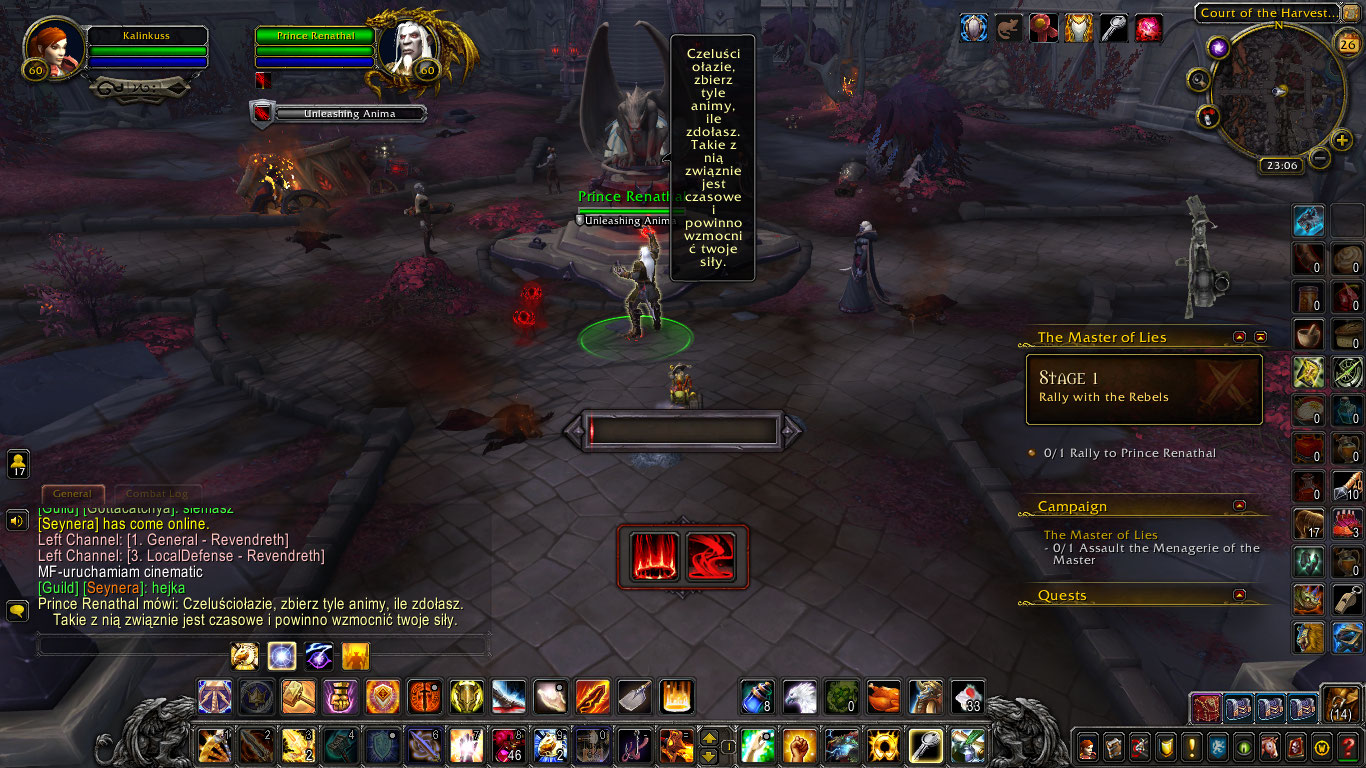Toggle the chat menu bubble icon

(x=17, y=610)
